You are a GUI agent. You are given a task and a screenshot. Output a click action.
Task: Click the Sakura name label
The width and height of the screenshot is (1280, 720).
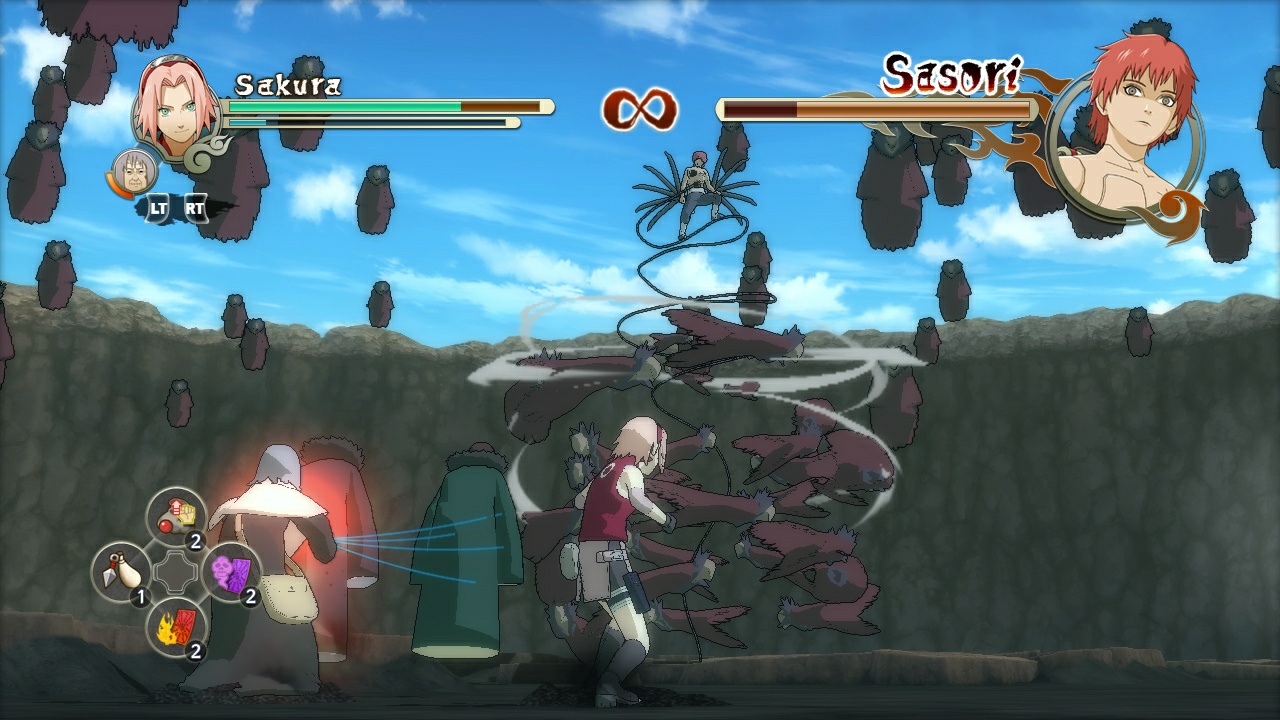coord(288,85)
